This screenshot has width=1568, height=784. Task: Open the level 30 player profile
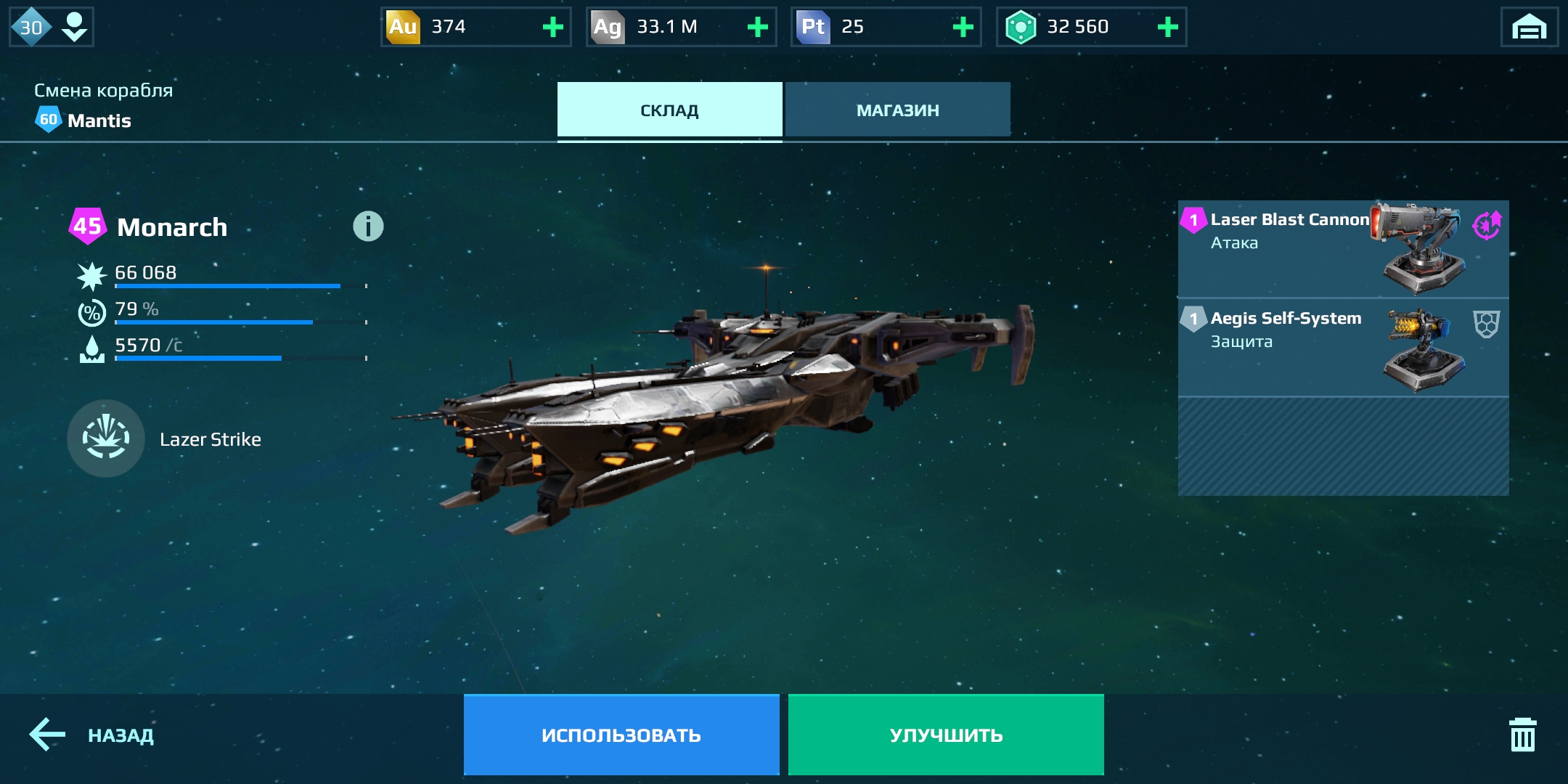pyautogui.click(x=51, y=28)
